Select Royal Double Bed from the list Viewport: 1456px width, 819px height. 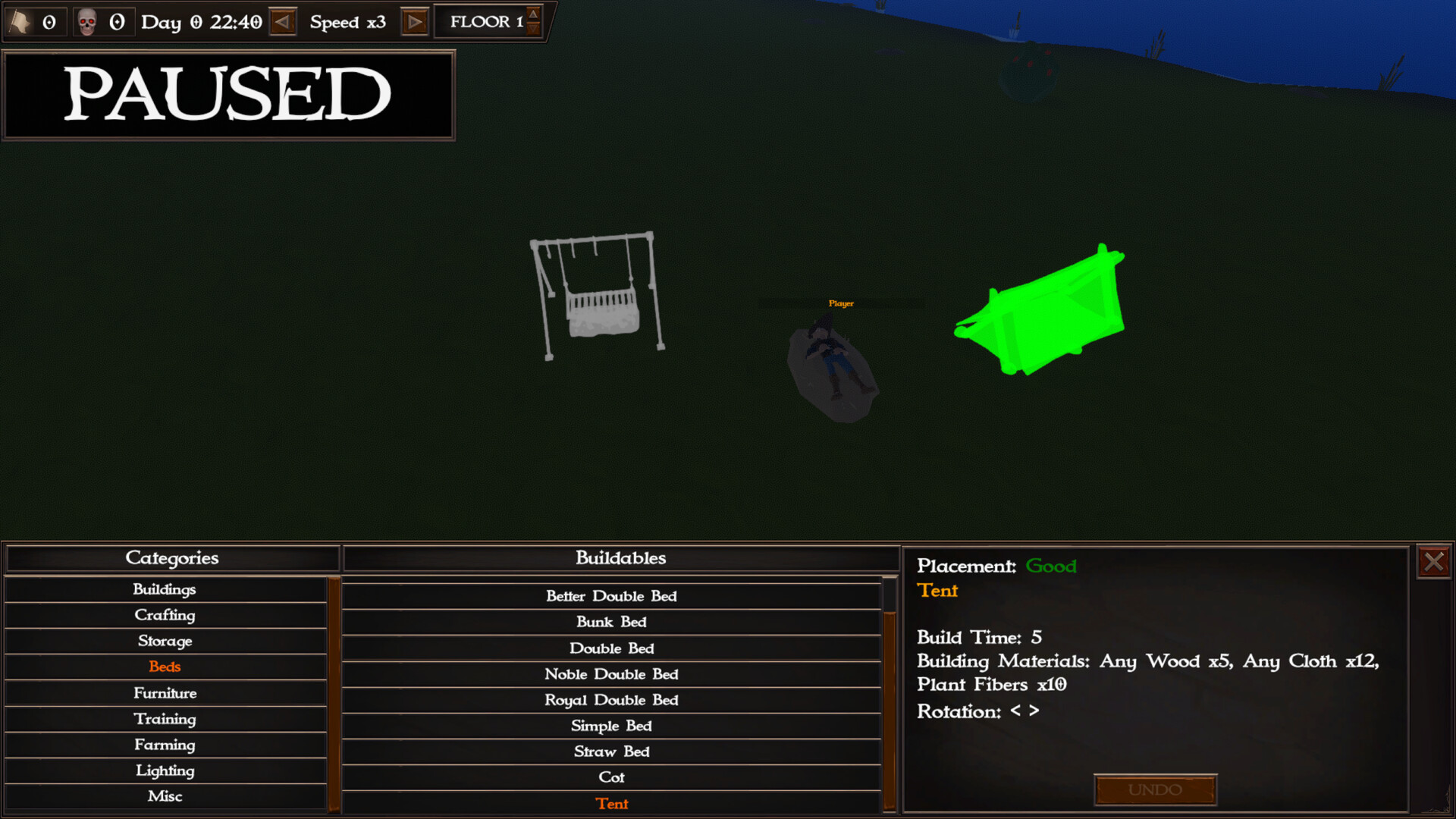(611, 700)
